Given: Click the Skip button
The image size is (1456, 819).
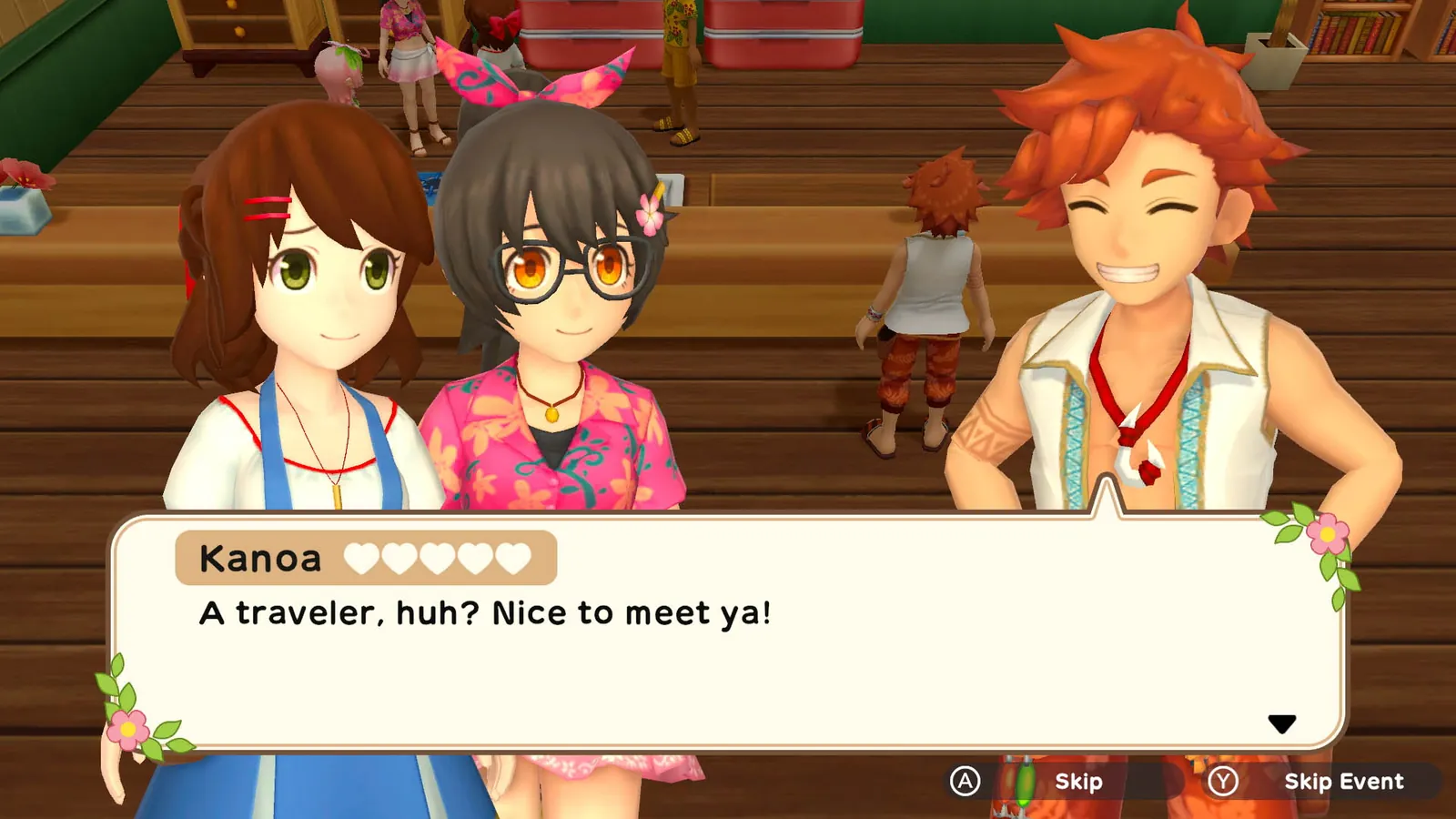Looking at the screenshot, I should click(1078, 781).
